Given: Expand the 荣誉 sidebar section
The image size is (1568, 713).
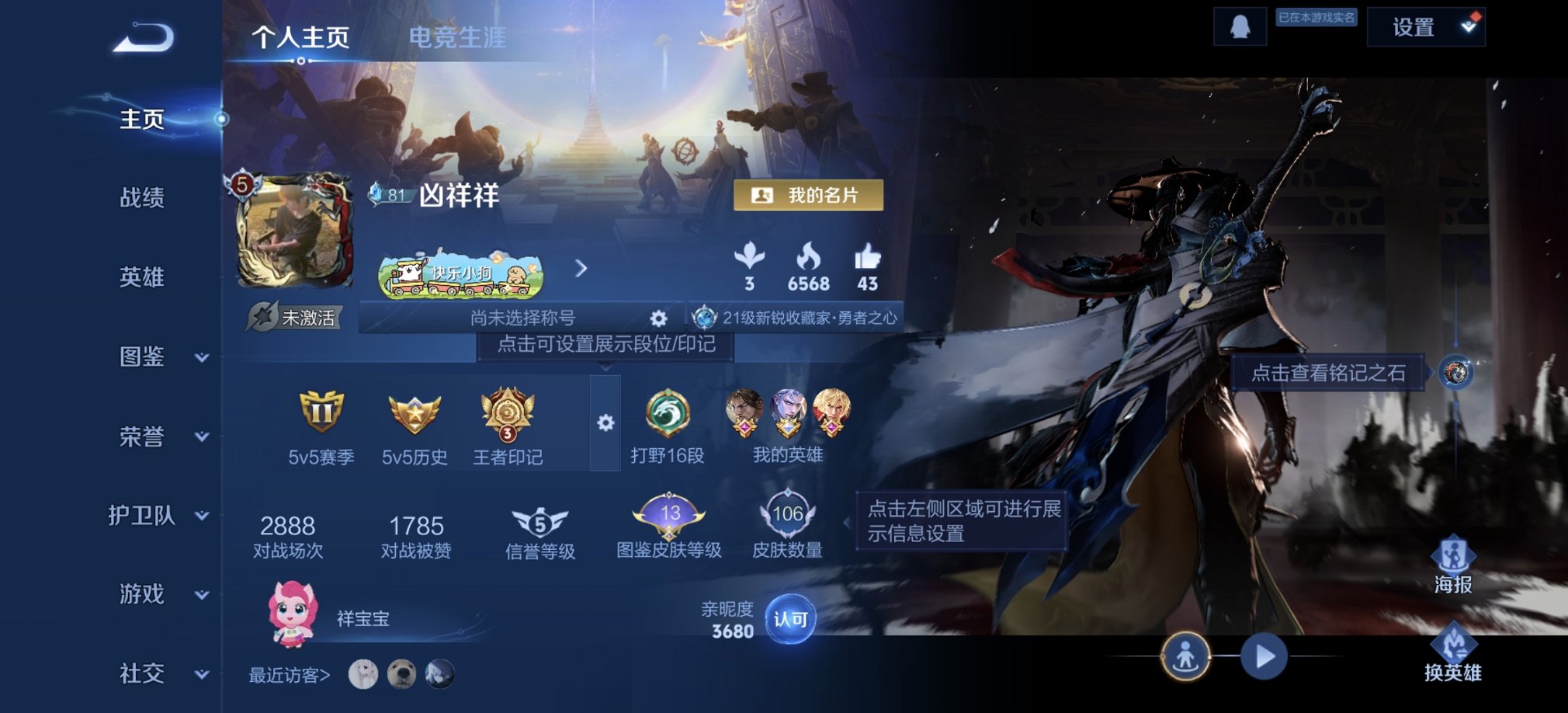Looking at the screenshot, I should 144,436.
